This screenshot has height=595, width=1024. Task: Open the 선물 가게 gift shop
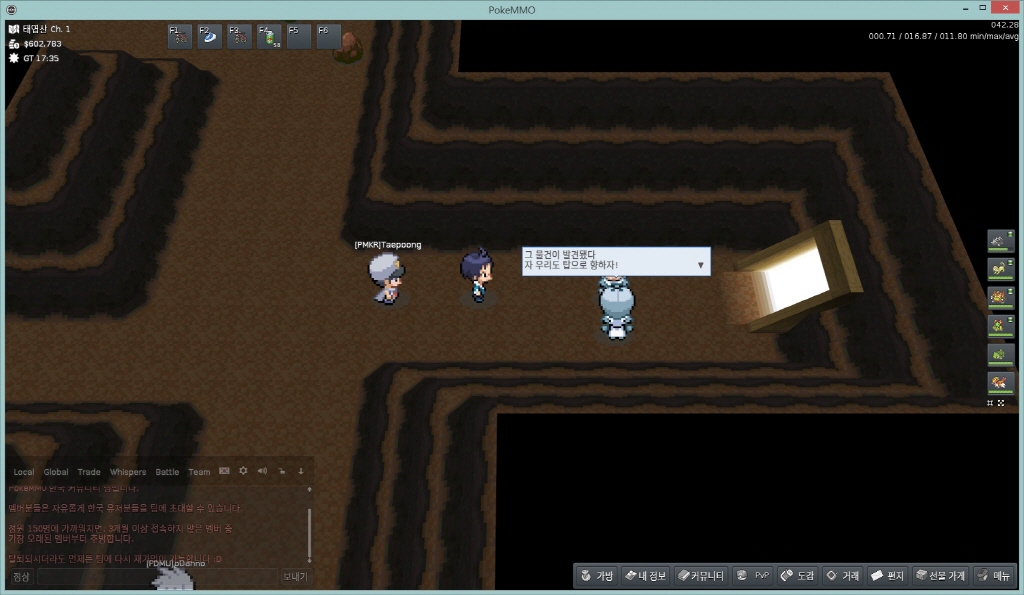940,576
